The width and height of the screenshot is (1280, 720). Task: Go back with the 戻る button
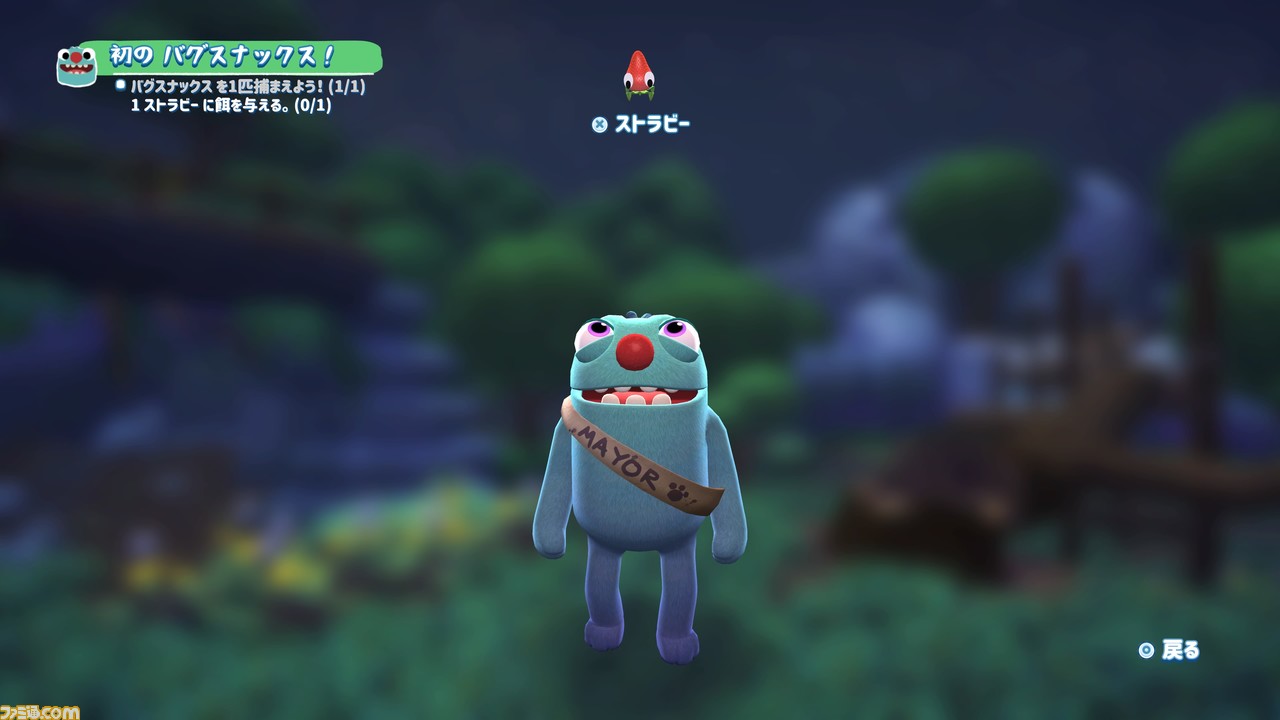click(x=1169, y=650)
